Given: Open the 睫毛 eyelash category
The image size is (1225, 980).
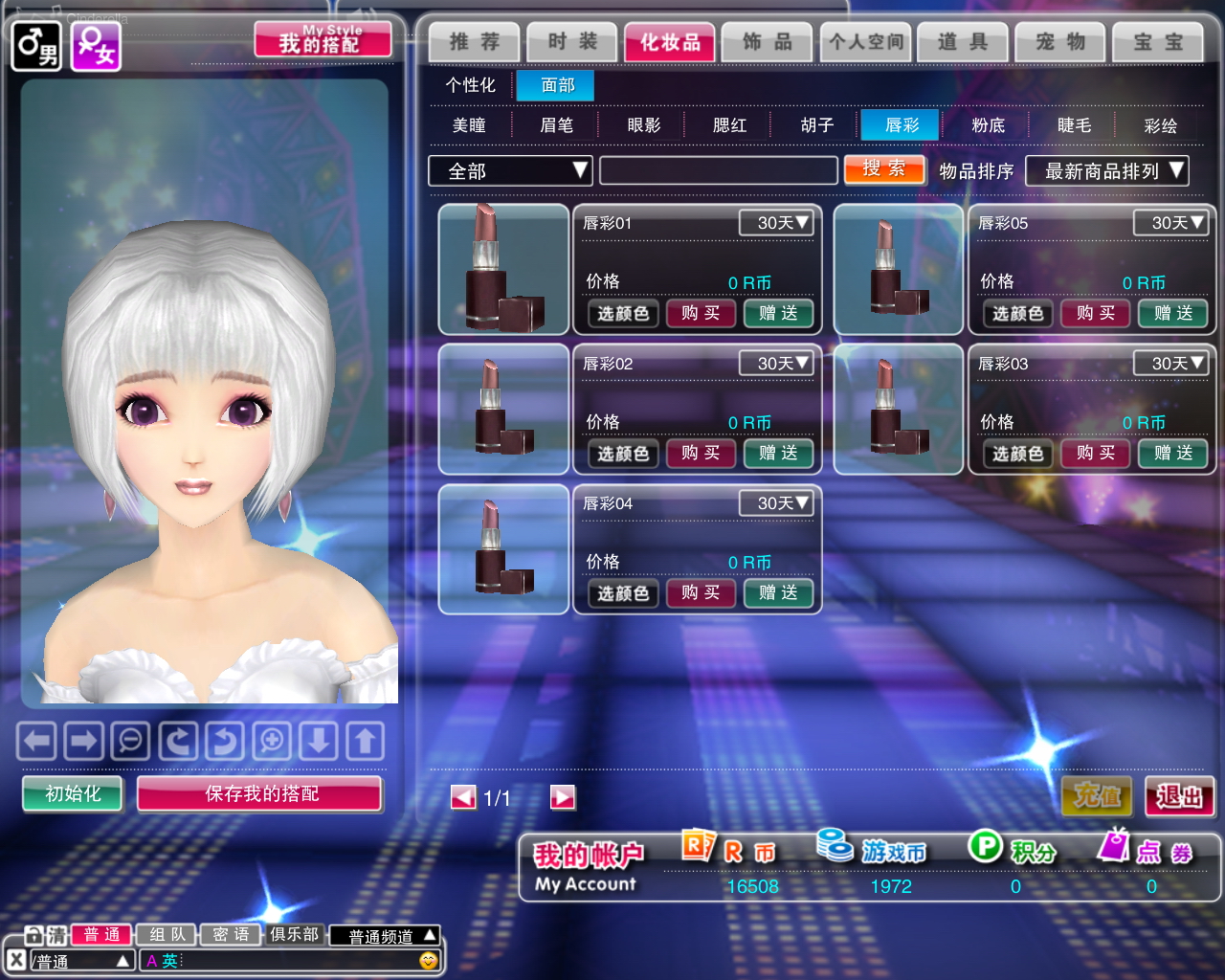Looking at the screenshot, I should coord(1074,125).
